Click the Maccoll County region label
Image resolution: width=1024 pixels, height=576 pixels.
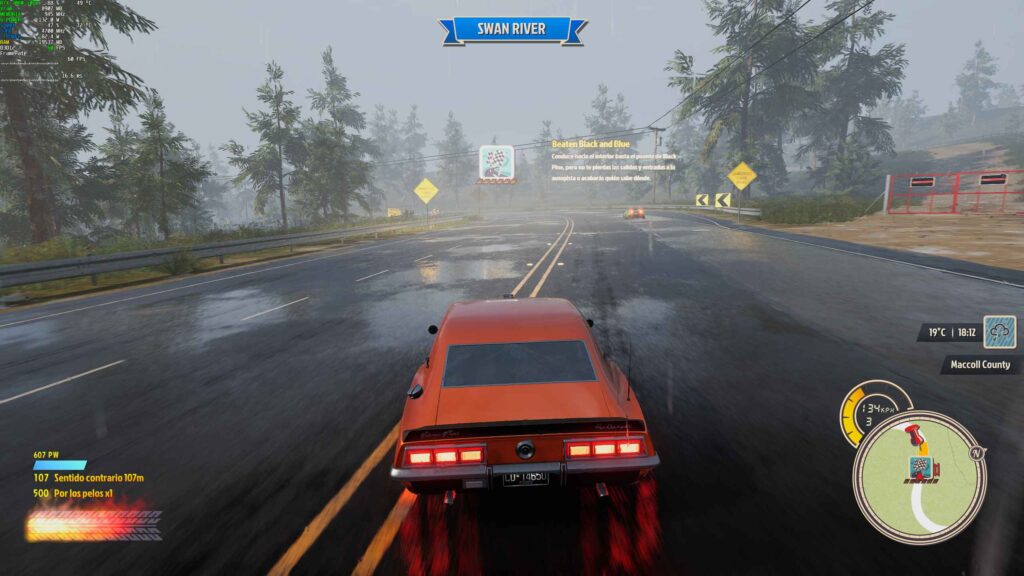pyautogui.click(x=980, y=365)
